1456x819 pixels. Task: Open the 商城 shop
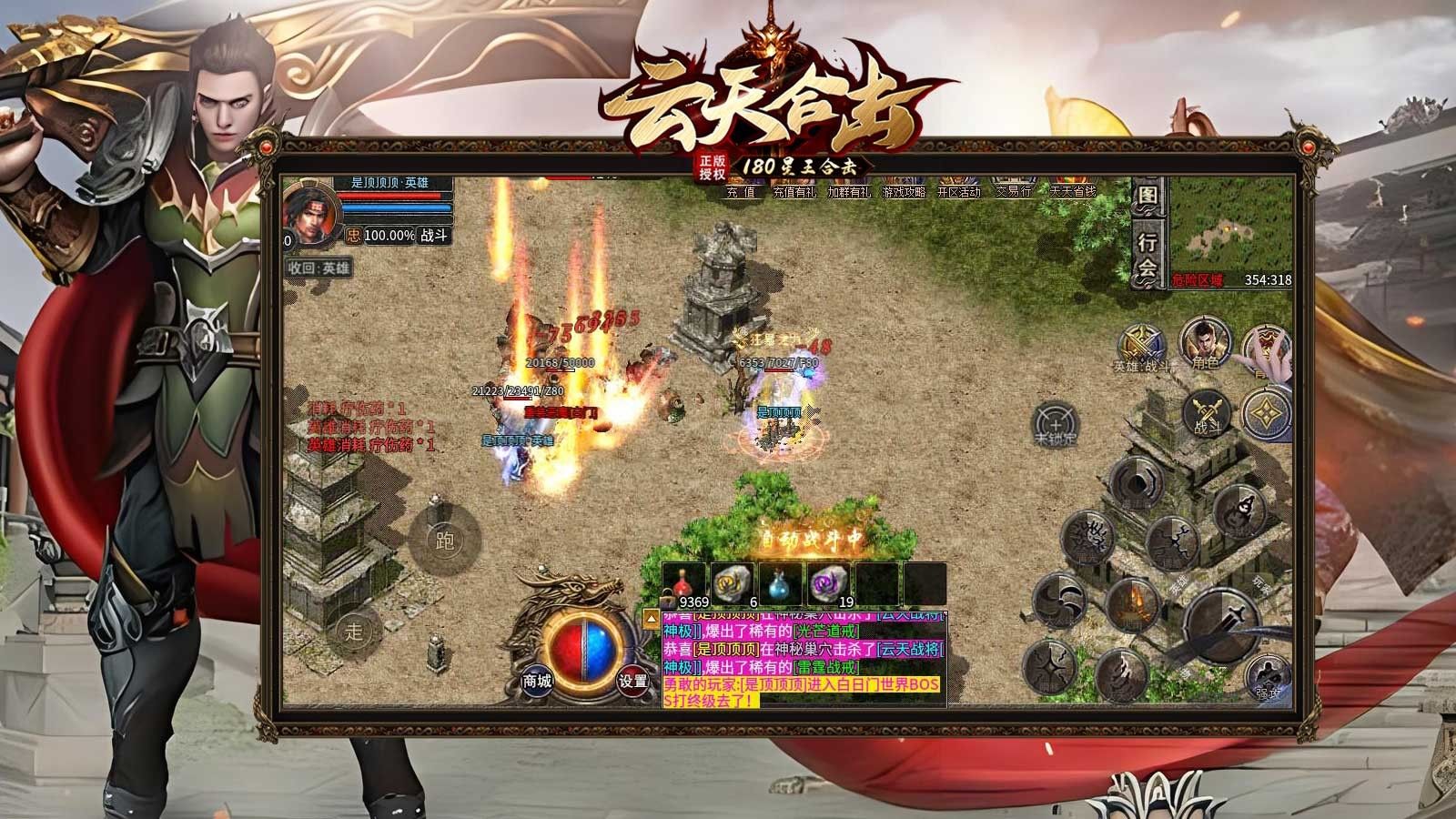point(537,680)
